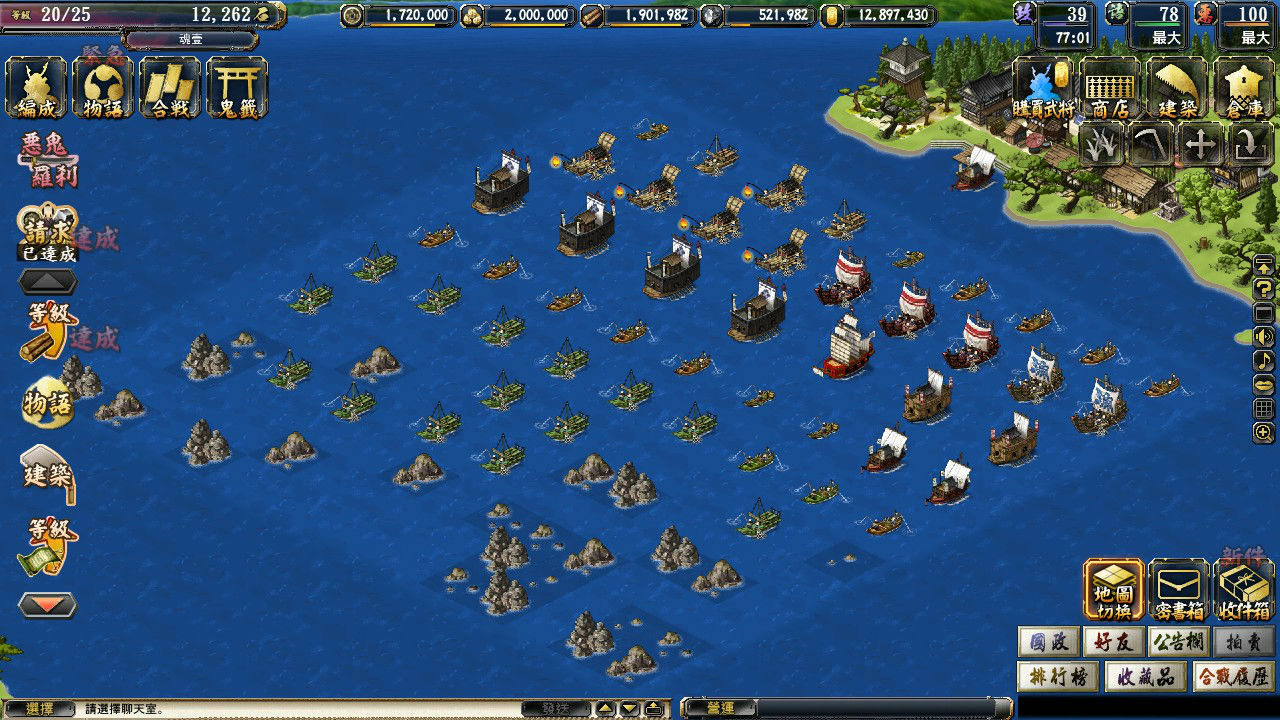
Task: Select the sickle harvest tool
Action: point(1152,145)
